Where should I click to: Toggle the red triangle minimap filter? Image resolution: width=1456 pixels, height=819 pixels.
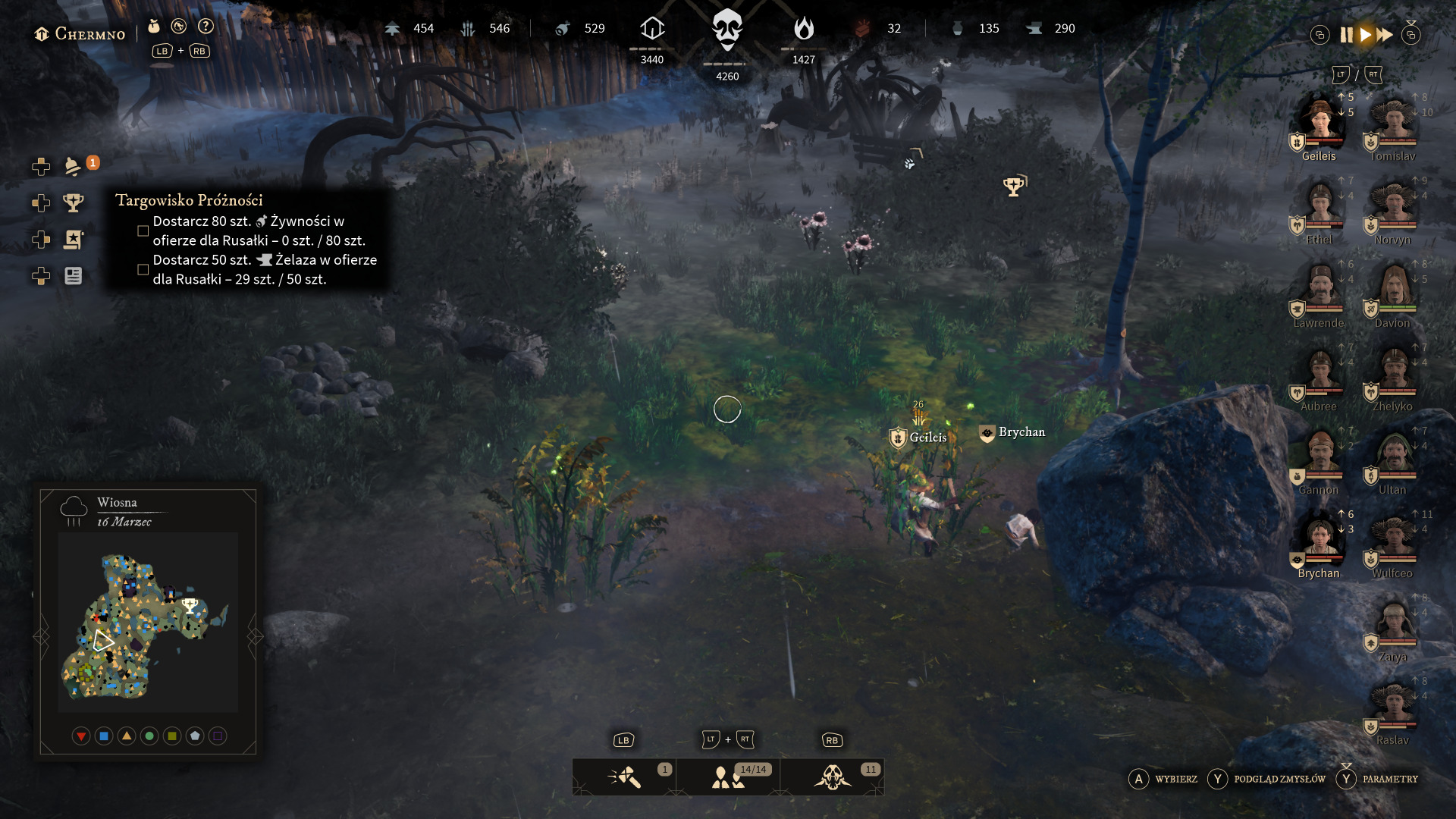click(x=81, y=736)
